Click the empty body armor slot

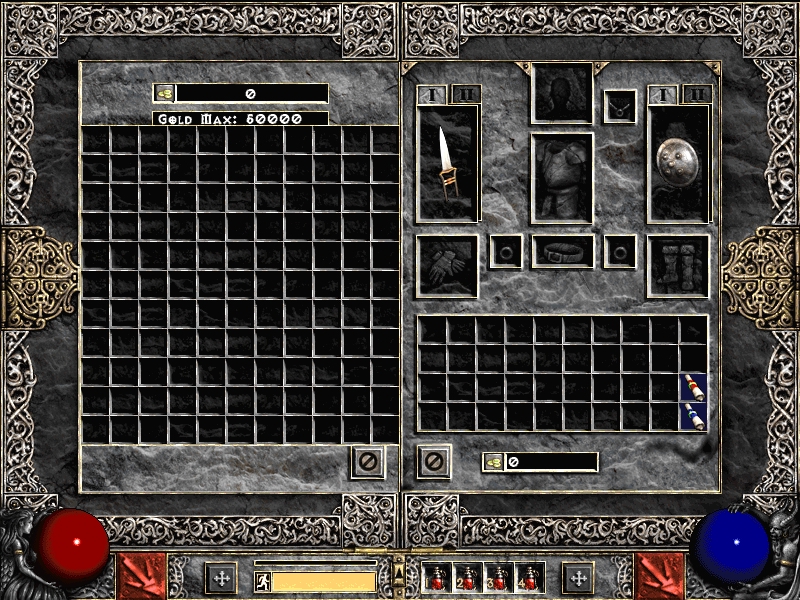click(562, 178)
